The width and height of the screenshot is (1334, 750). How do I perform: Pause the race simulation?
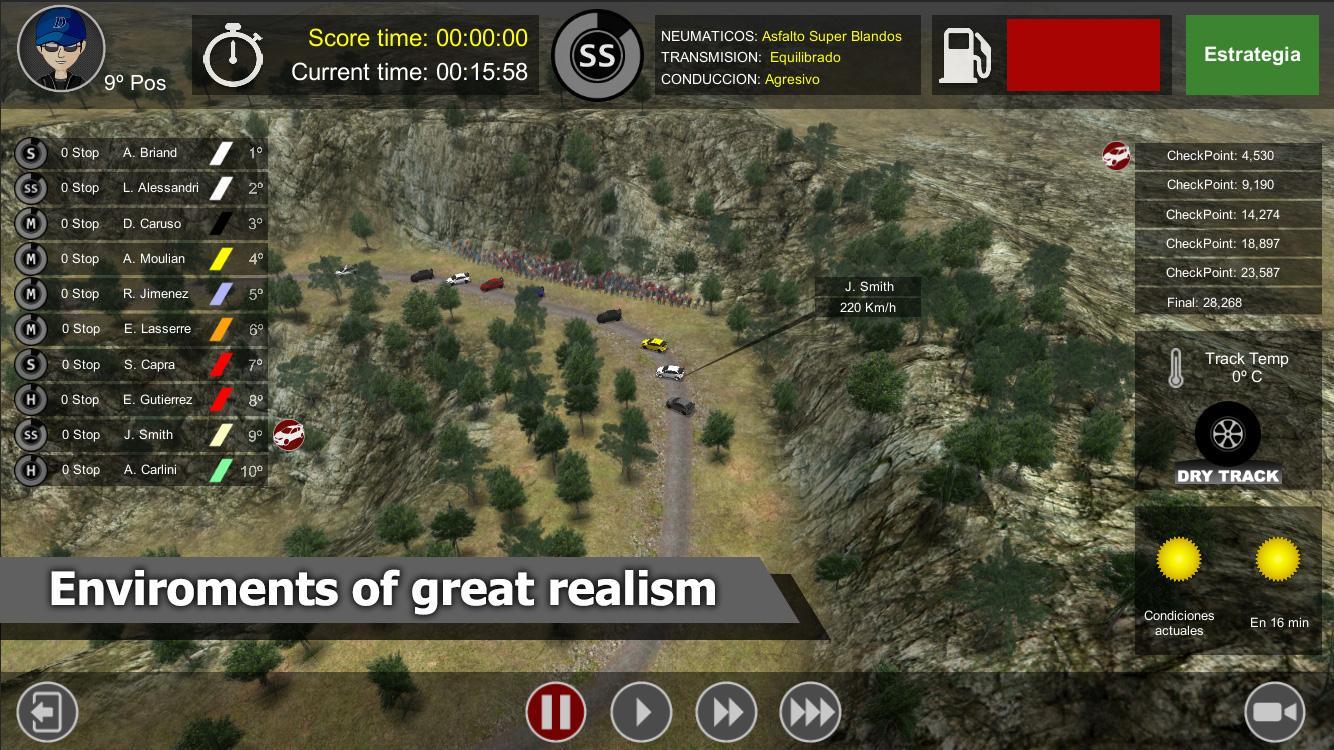[556, 711]
